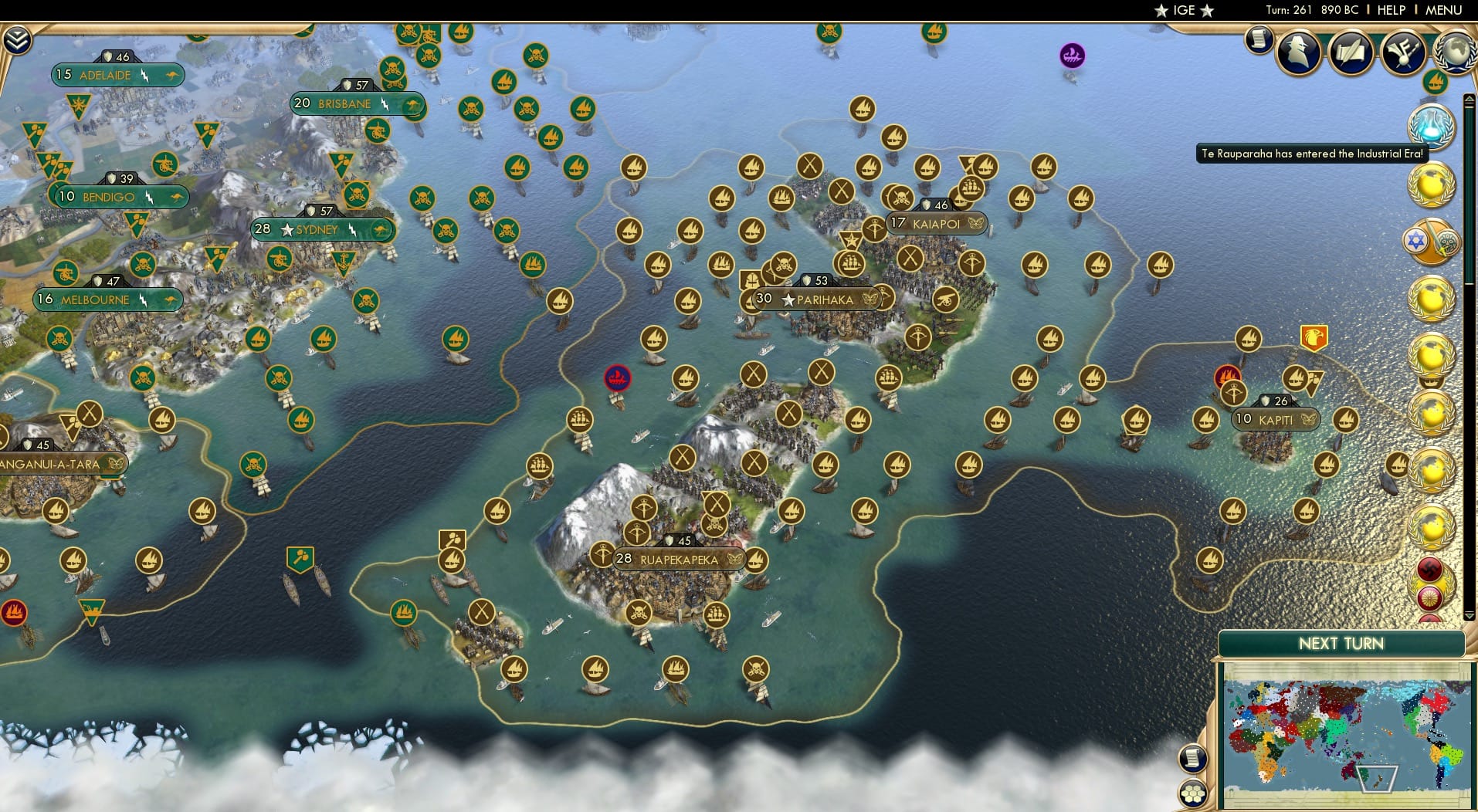Open the HELP menu
The width and height of the screenshot is (1478, 812).
pos(1390,10)
